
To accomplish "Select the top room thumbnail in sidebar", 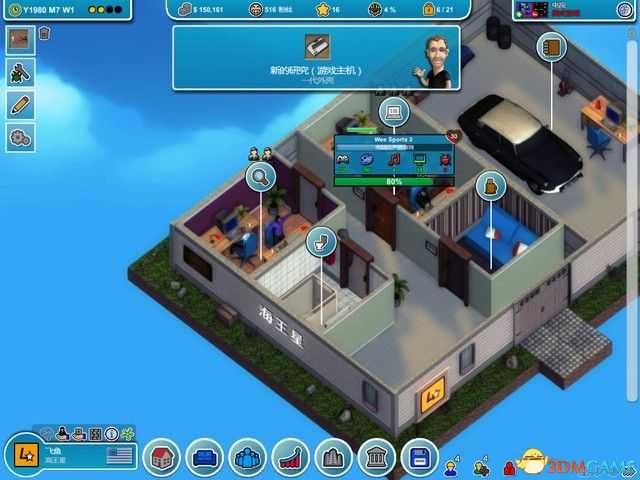I will [x=20, y=40].
